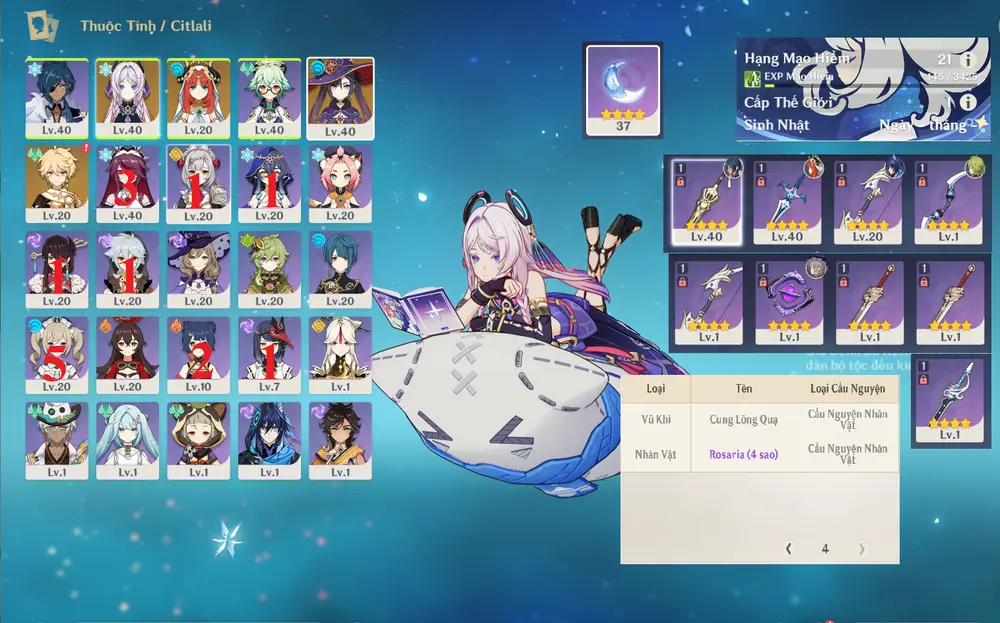The height and width of the screenshot is (623, 1000).
Task: Pick the Sucrose character portrait
Action: pyautogui.click(x=269, y=96)
